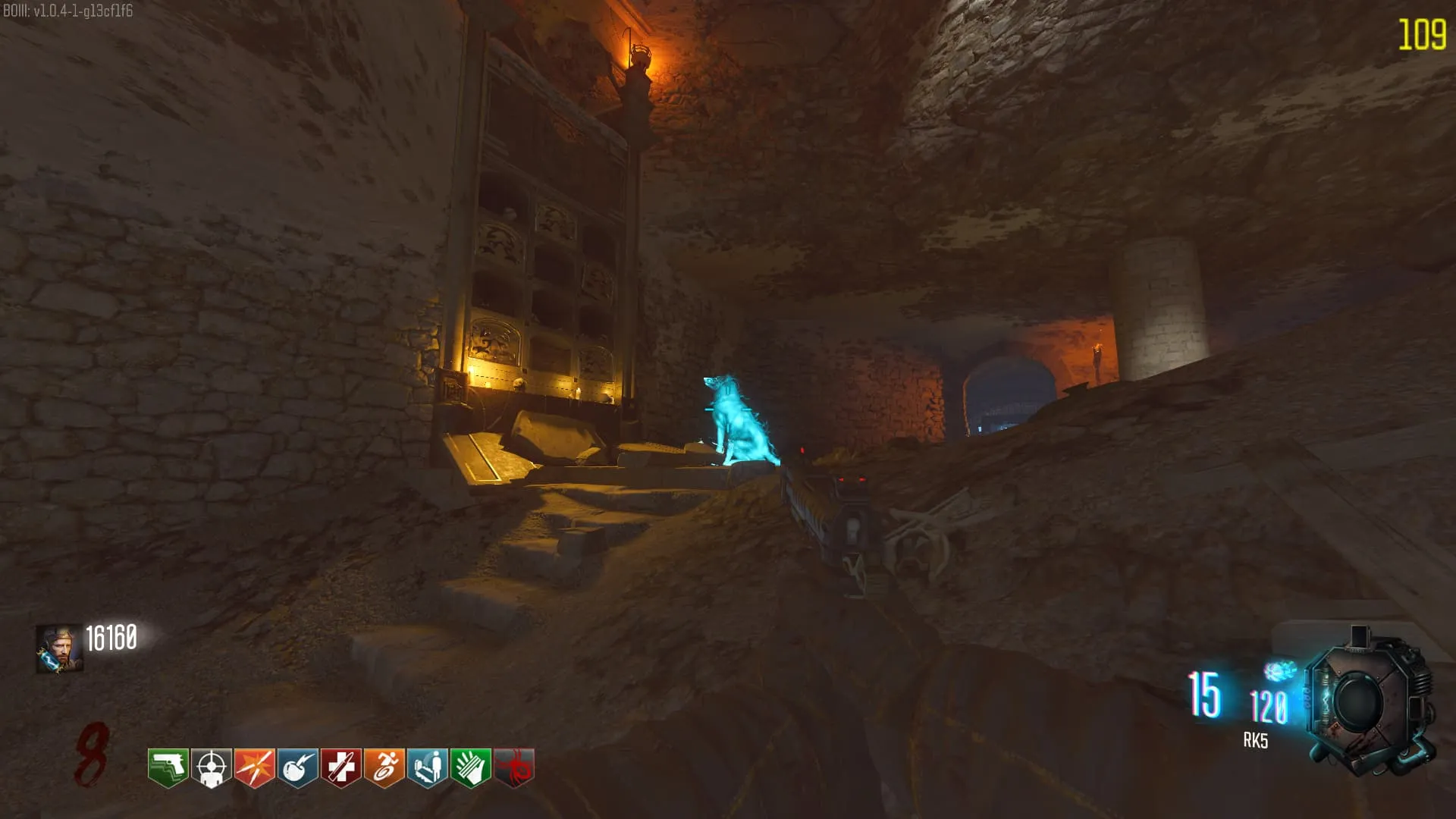
Task: Click the red spider Widow's Wine perk
Action: [x=514, y=767]
